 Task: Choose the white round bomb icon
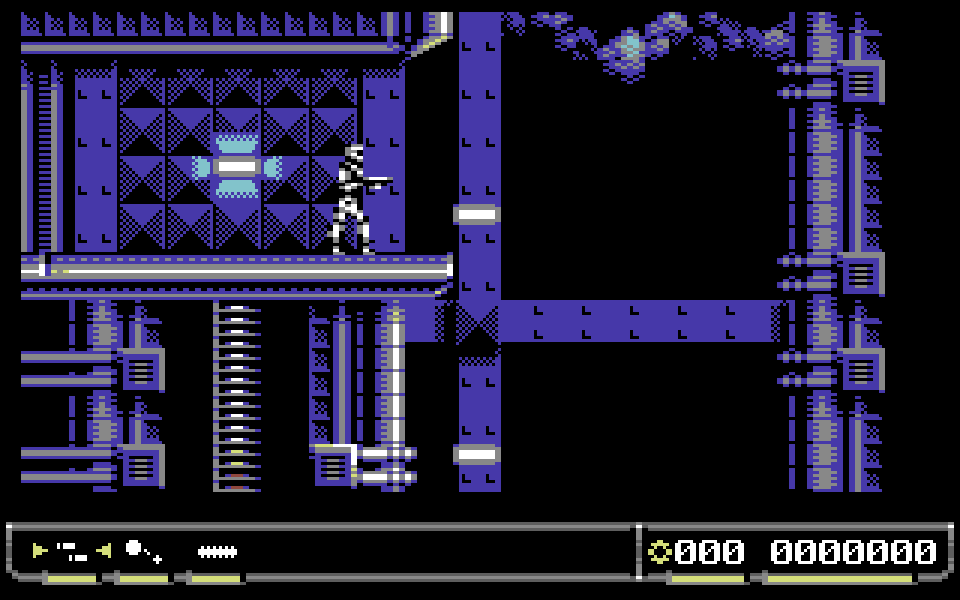(x=135, y=548)
